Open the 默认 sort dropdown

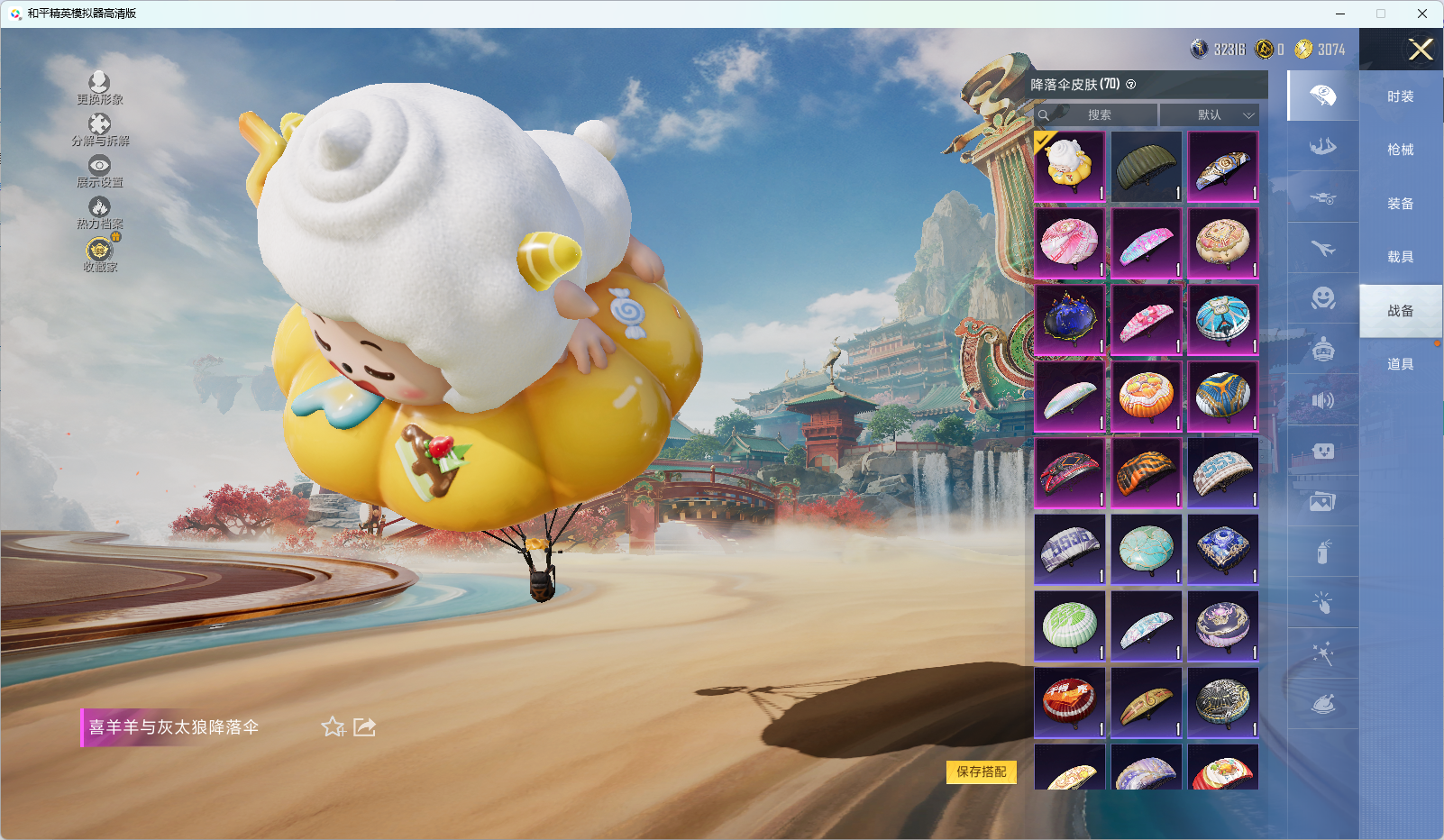[x=1209, y=115]
